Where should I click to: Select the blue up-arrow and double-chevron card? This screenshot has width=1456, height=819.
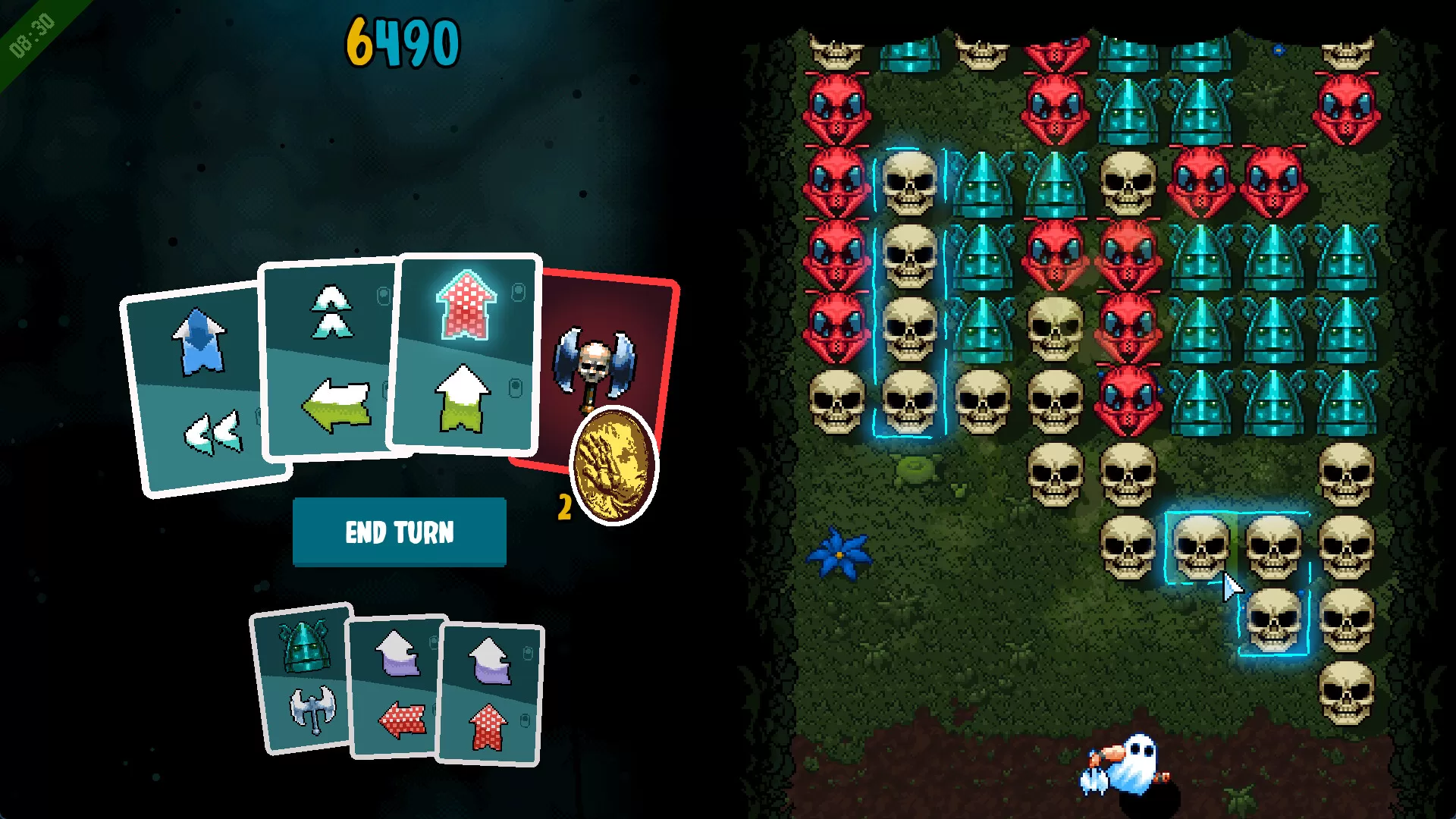point(197,387)
